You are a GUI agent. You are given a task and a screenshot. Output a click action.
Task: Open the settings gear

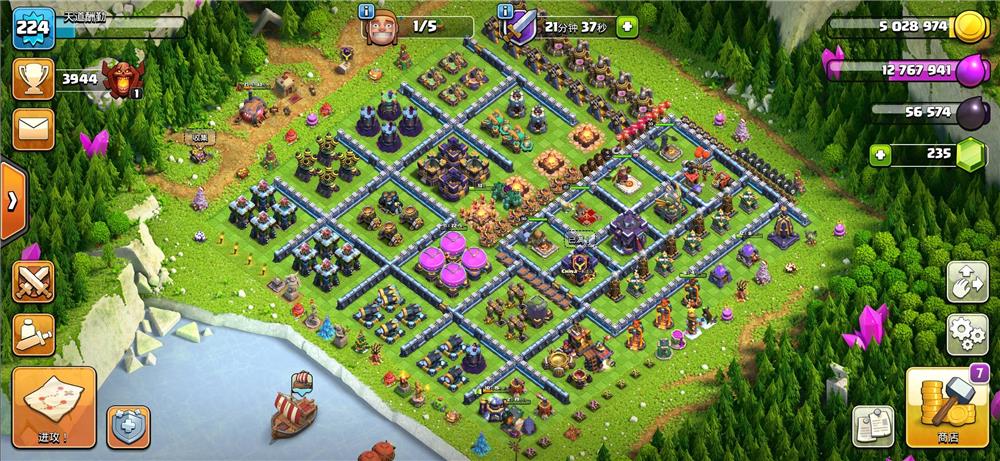(967, 331)
